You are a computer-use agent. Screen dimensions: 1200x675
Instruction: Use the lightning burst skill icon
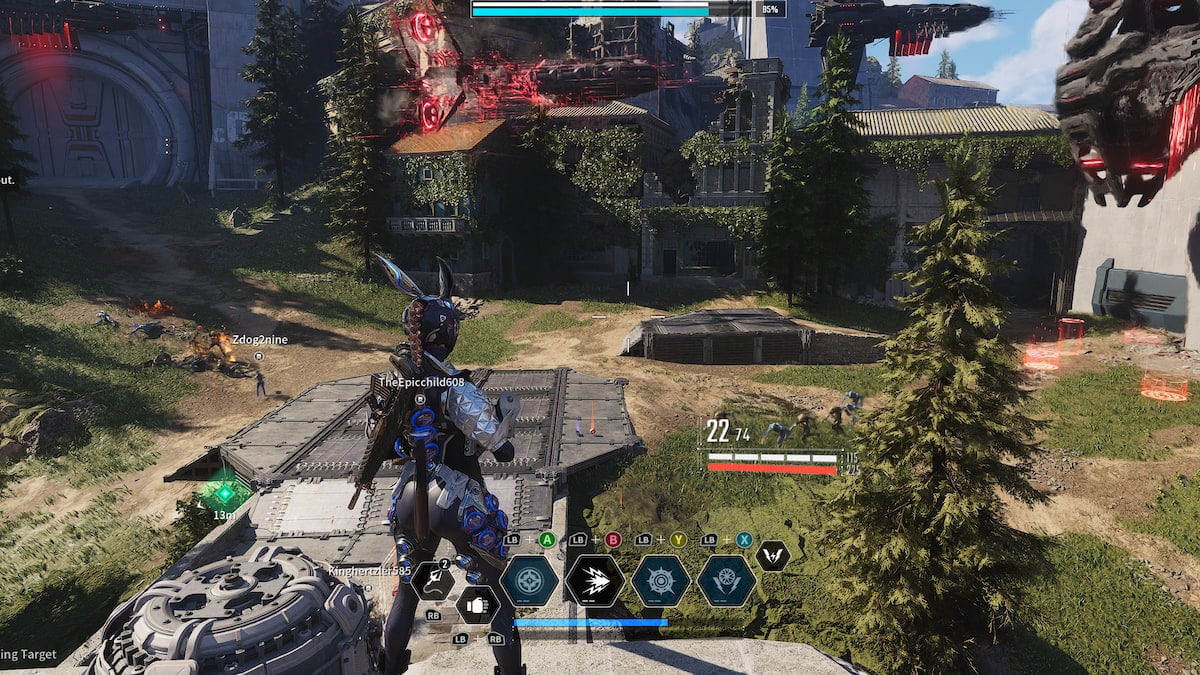point(595,581)
